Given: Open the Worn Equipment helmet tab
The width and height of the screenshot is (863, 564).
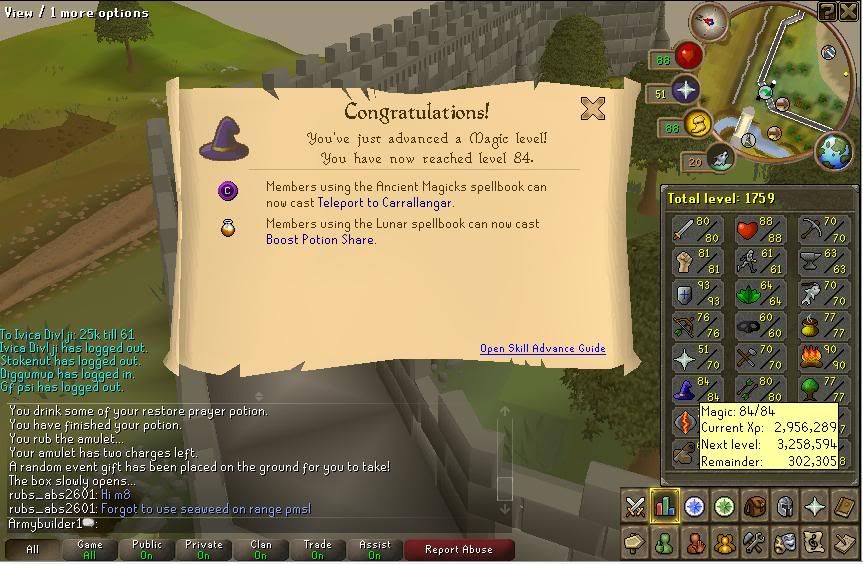Looking at the screenshot, I should 786,506.
